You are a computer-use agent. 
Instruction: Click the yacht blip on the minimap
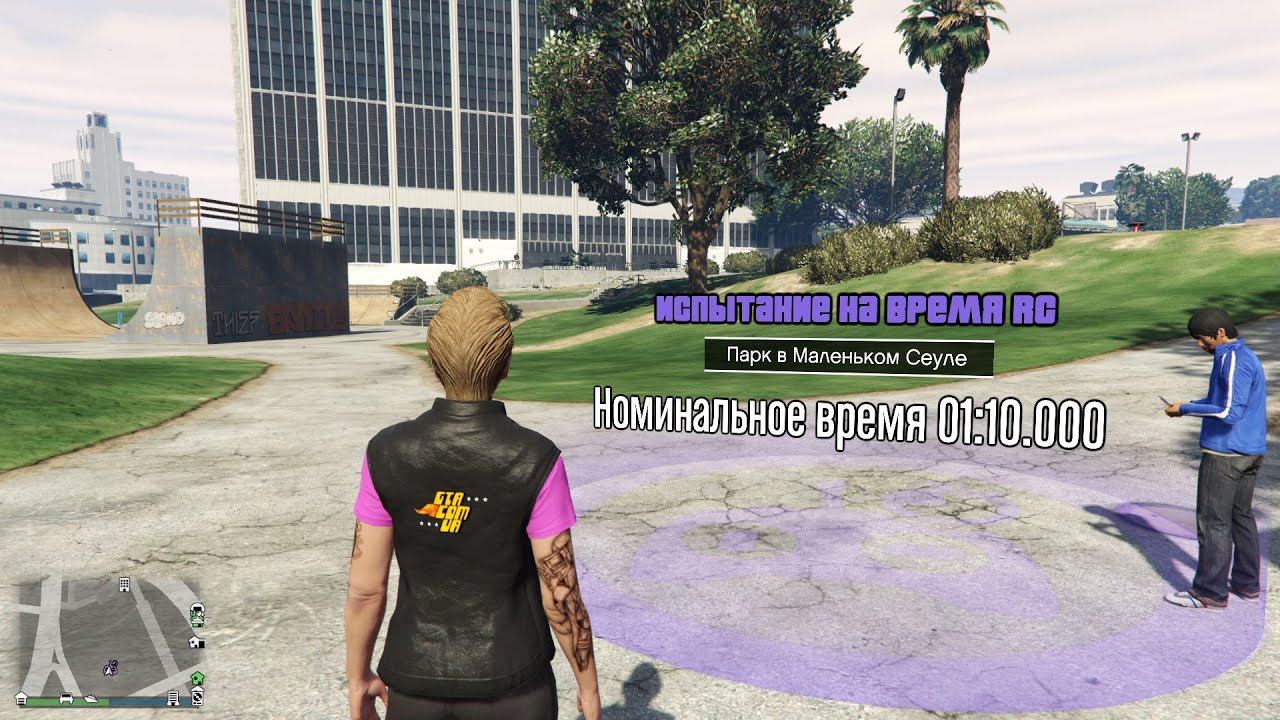[92, 697]
